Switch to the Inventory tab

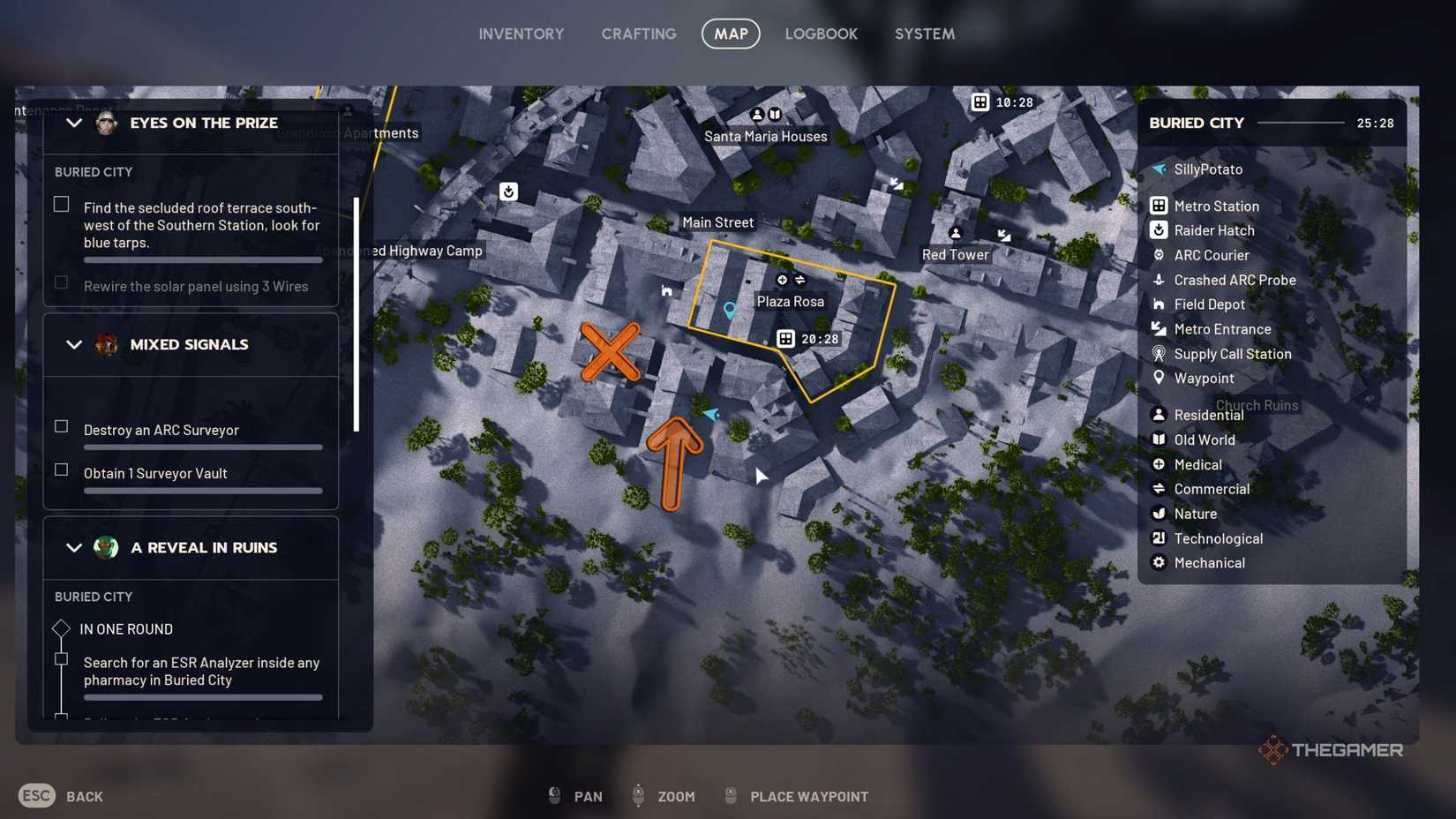tap(521, 34)
